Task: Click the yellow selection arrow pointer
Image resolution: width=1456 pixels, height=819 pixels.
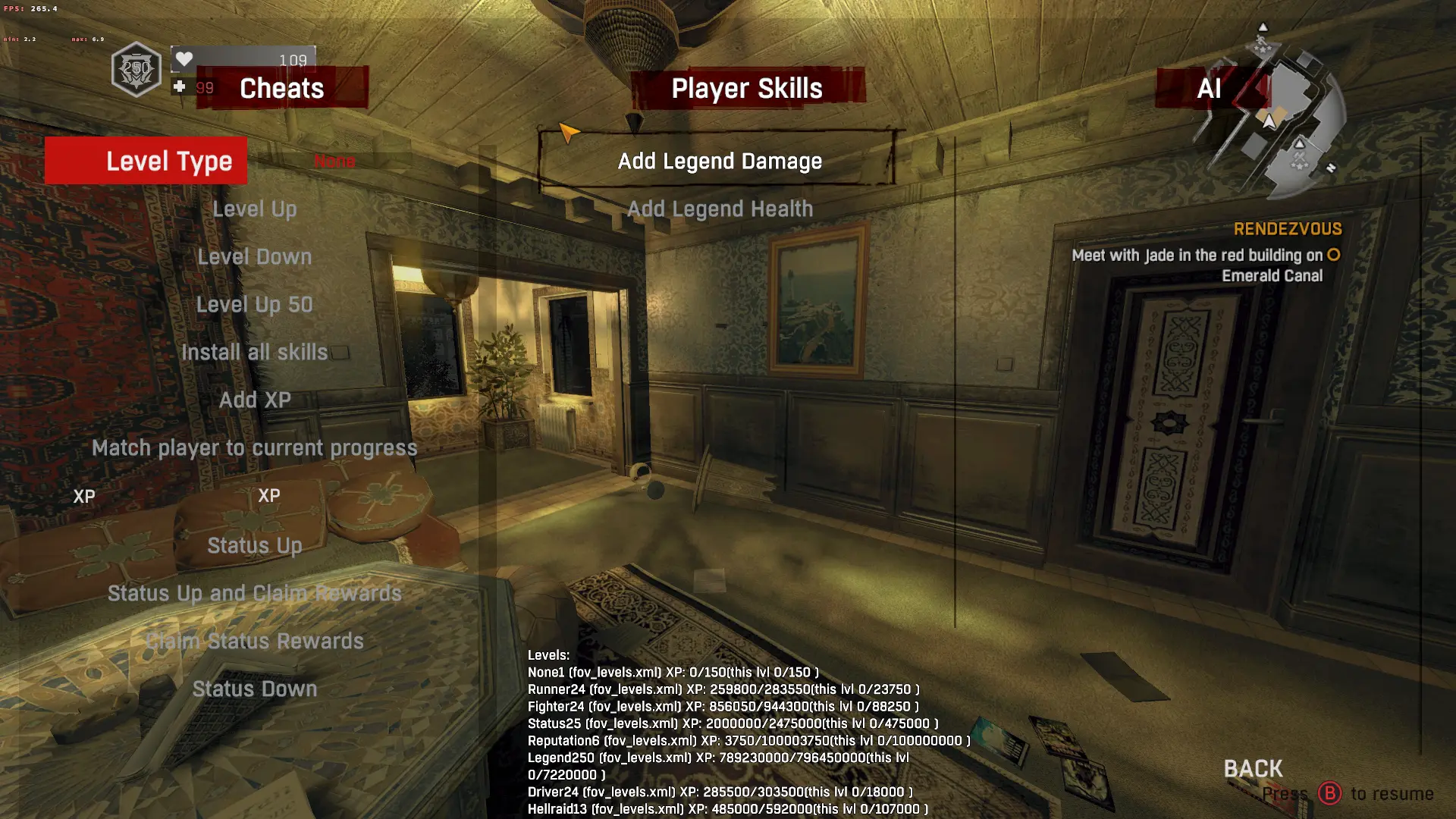Action: [x=568, y=133]
